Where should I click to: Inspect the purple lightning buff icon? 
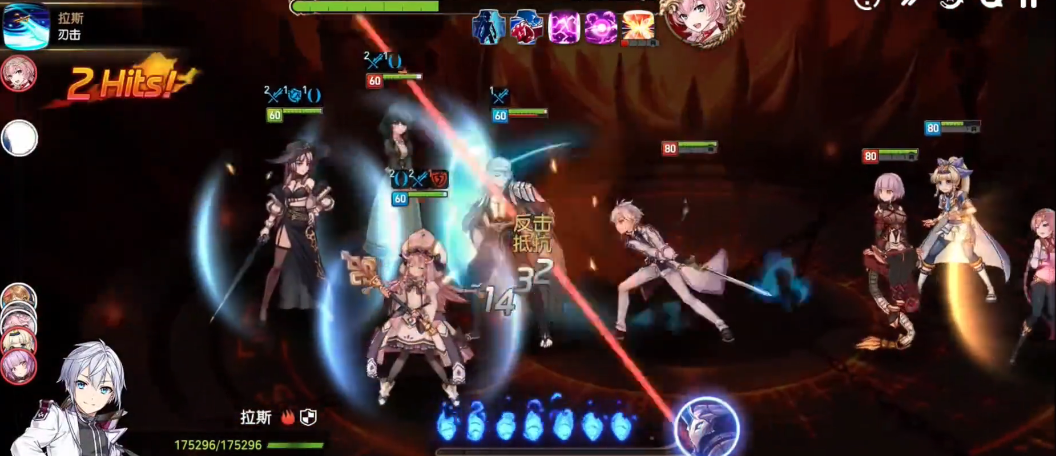pyautogui.click(x=564, y=26)
